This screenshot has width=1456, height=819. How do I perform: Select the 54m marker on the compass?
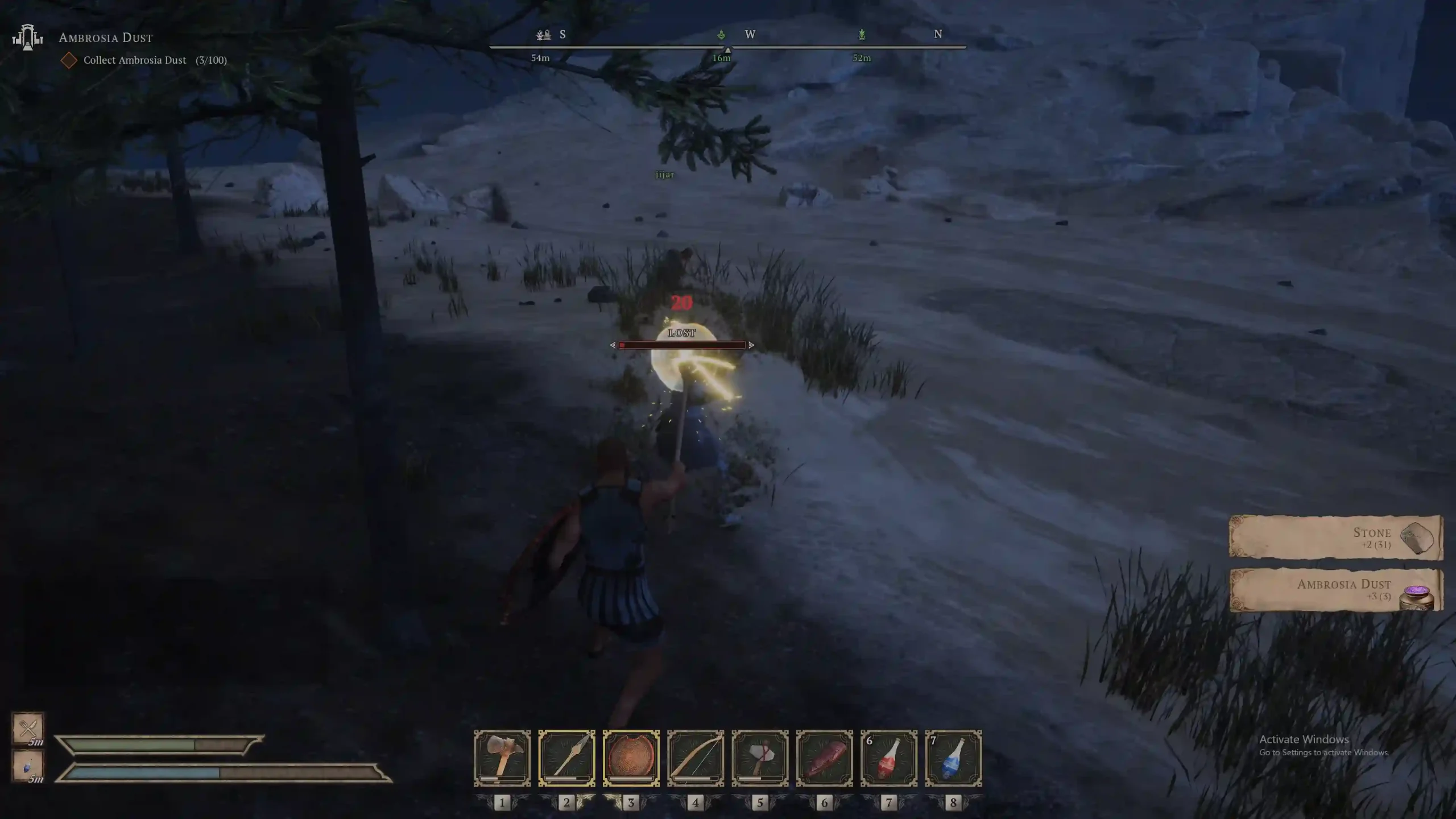click(543, 35)
